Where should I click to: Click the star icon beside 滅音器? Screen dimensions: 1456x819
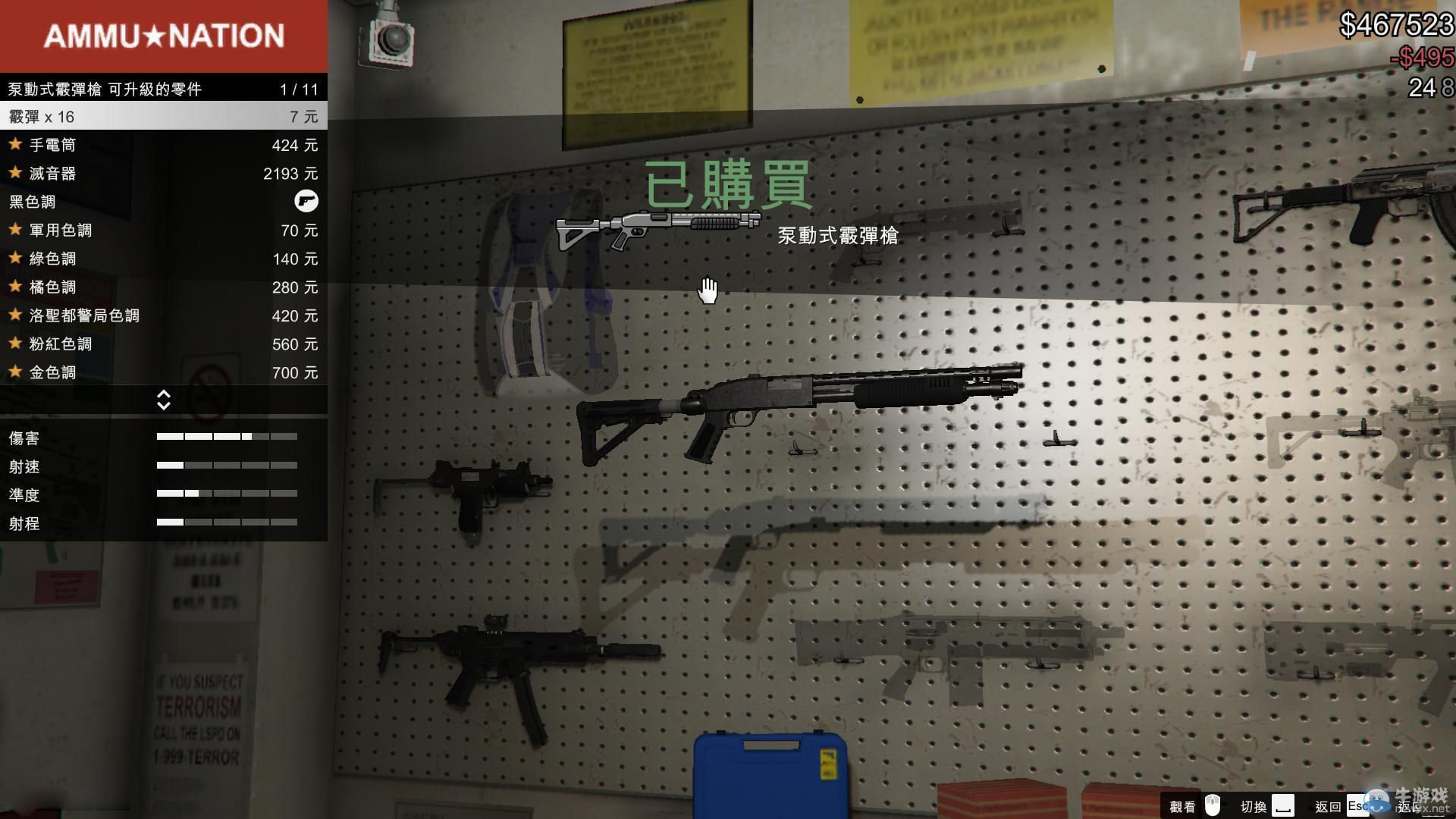pyautogui.click(x=15, y=172)
